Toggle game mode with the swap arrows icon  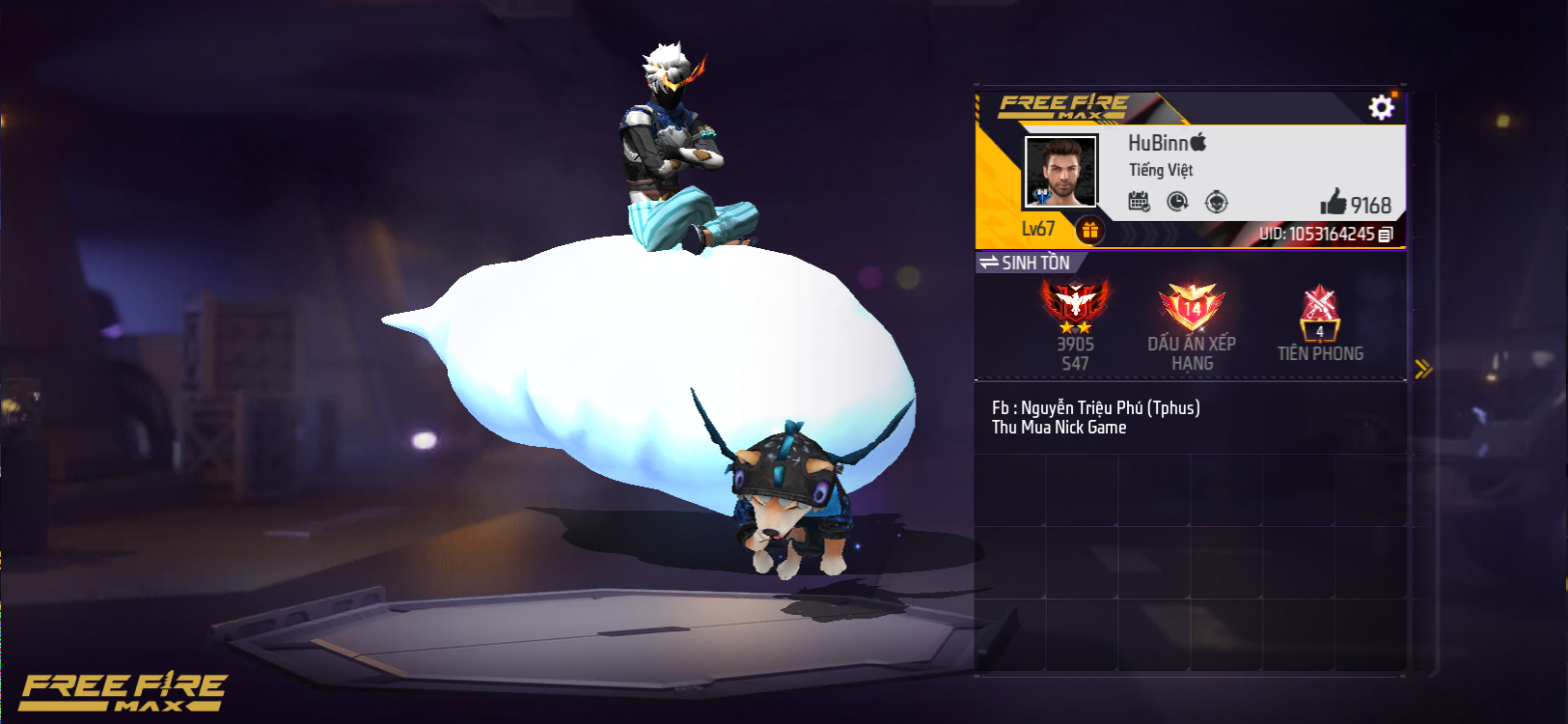(x=991, y=261)
